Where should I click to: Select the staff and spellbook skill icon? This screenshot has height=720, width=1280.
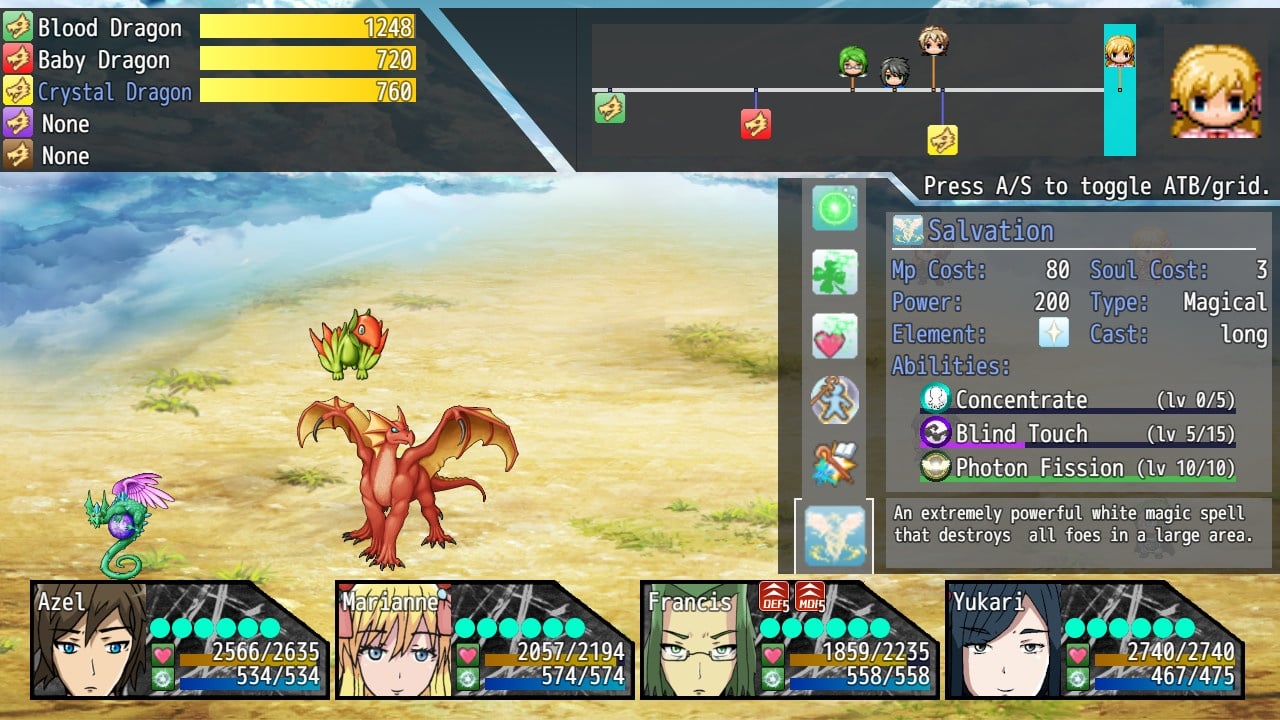[x=834, y=464]
